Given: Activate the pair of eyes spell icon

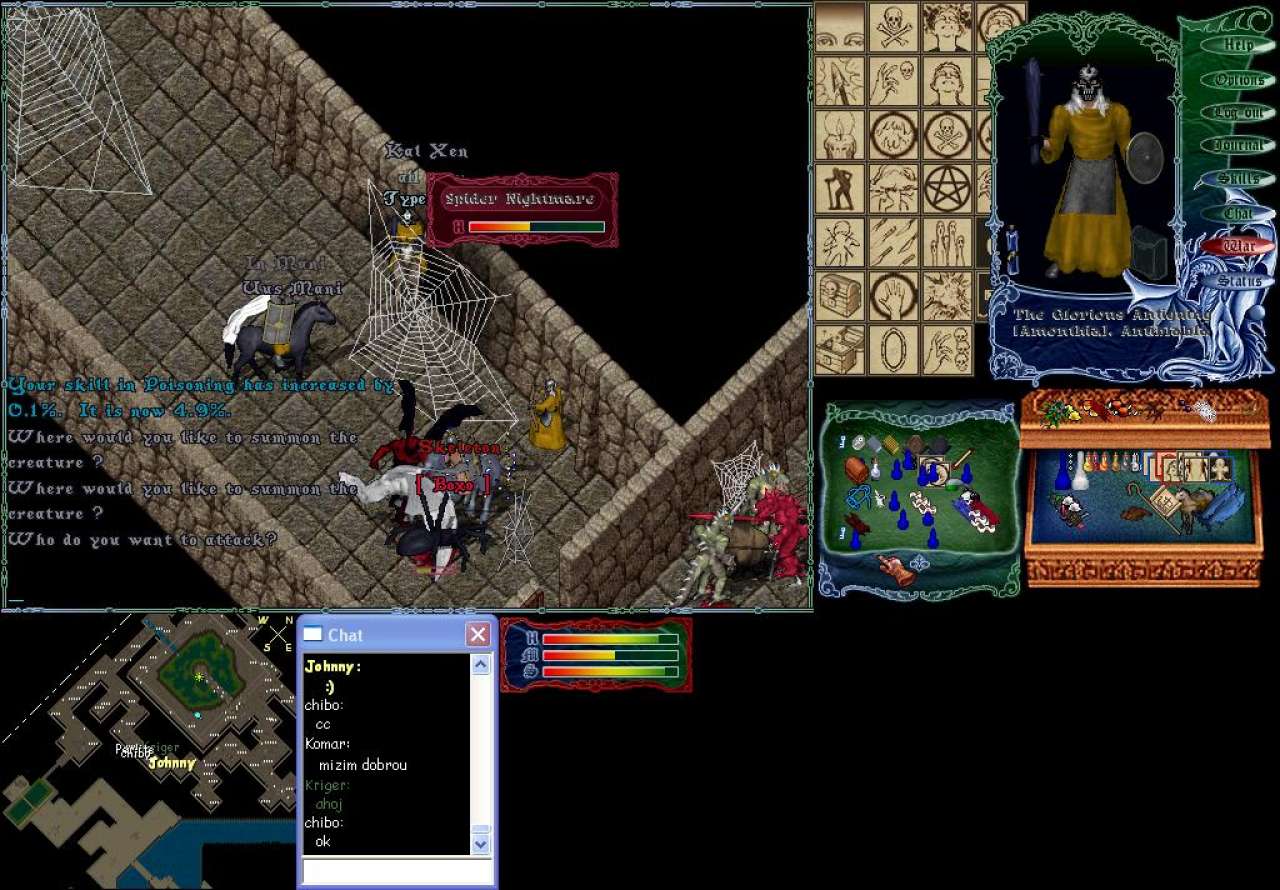Looking at the screenshot, I should [x=840, y=26].
